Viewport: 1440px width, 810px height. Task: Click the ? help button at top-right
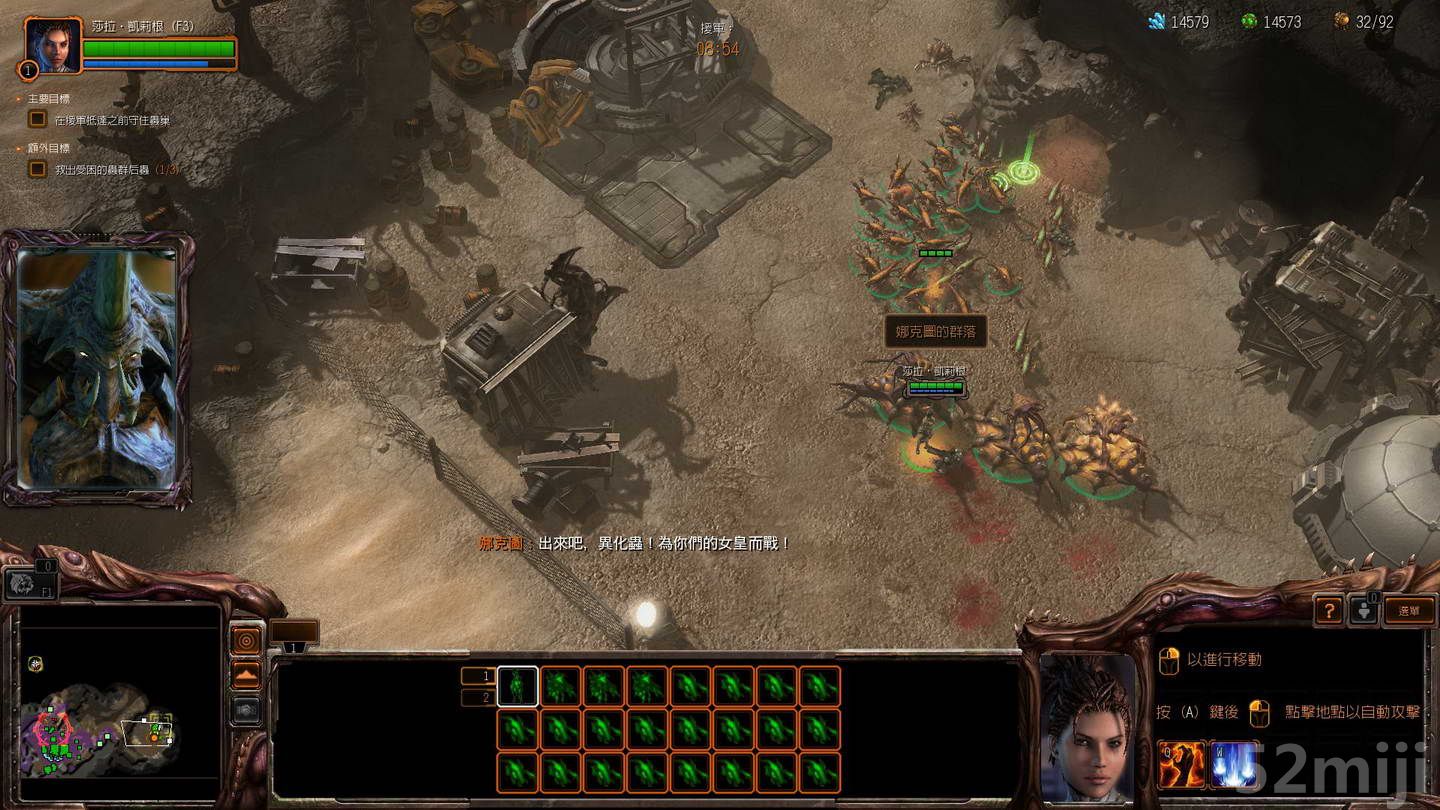pos(1329,610)
